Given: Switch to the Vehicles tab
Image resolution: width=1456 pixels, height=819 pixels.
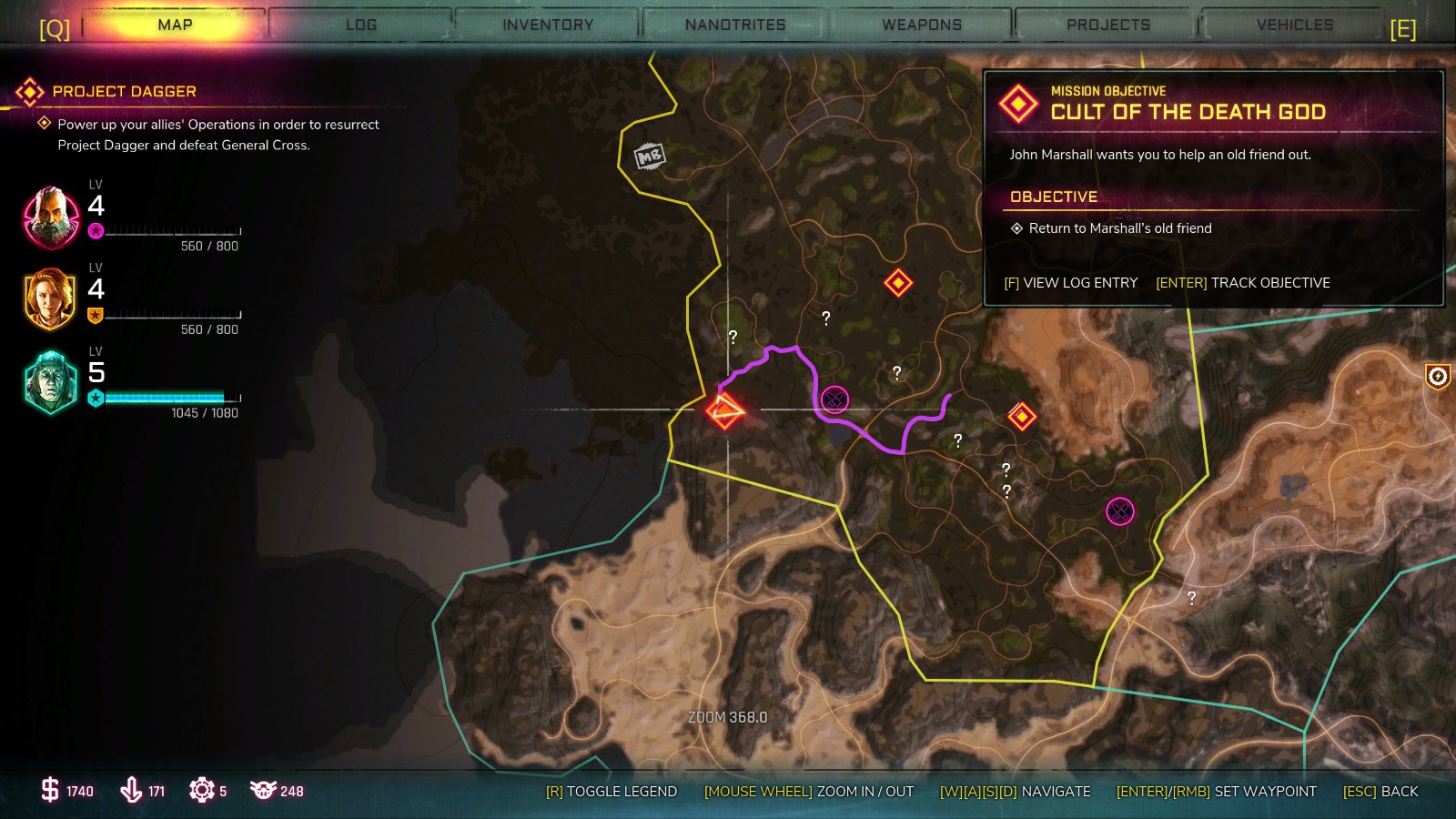Looking at the screenshot, I should click(x=1294, y=25).
